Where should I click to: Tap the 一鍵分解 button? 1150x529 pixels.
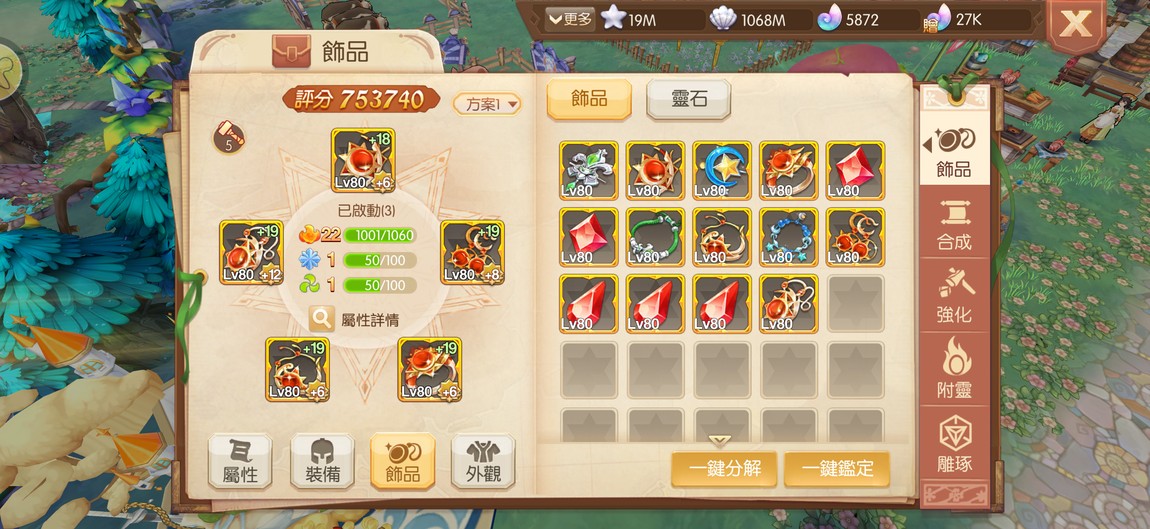724,468
